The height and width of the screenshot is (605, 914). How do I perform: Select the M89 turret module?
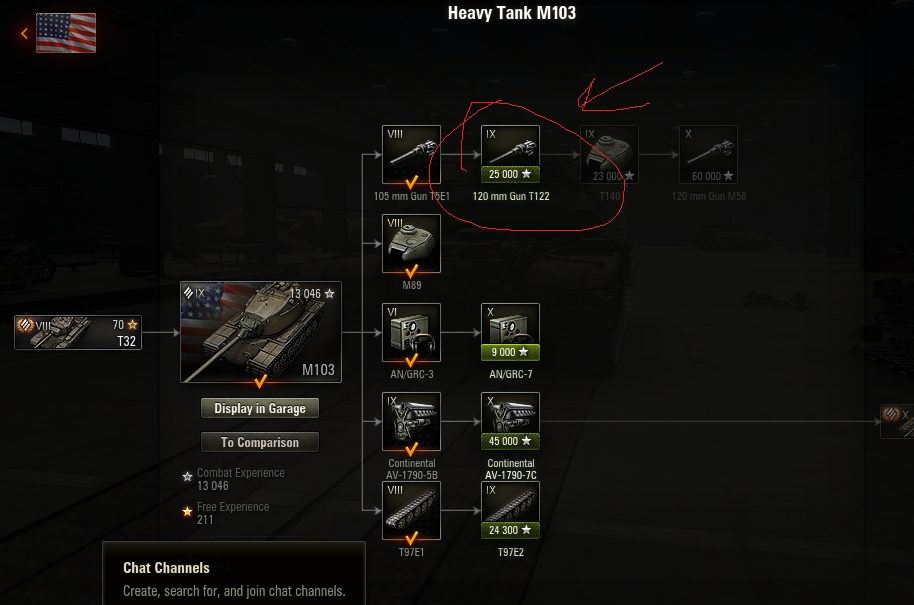(411, 243)
